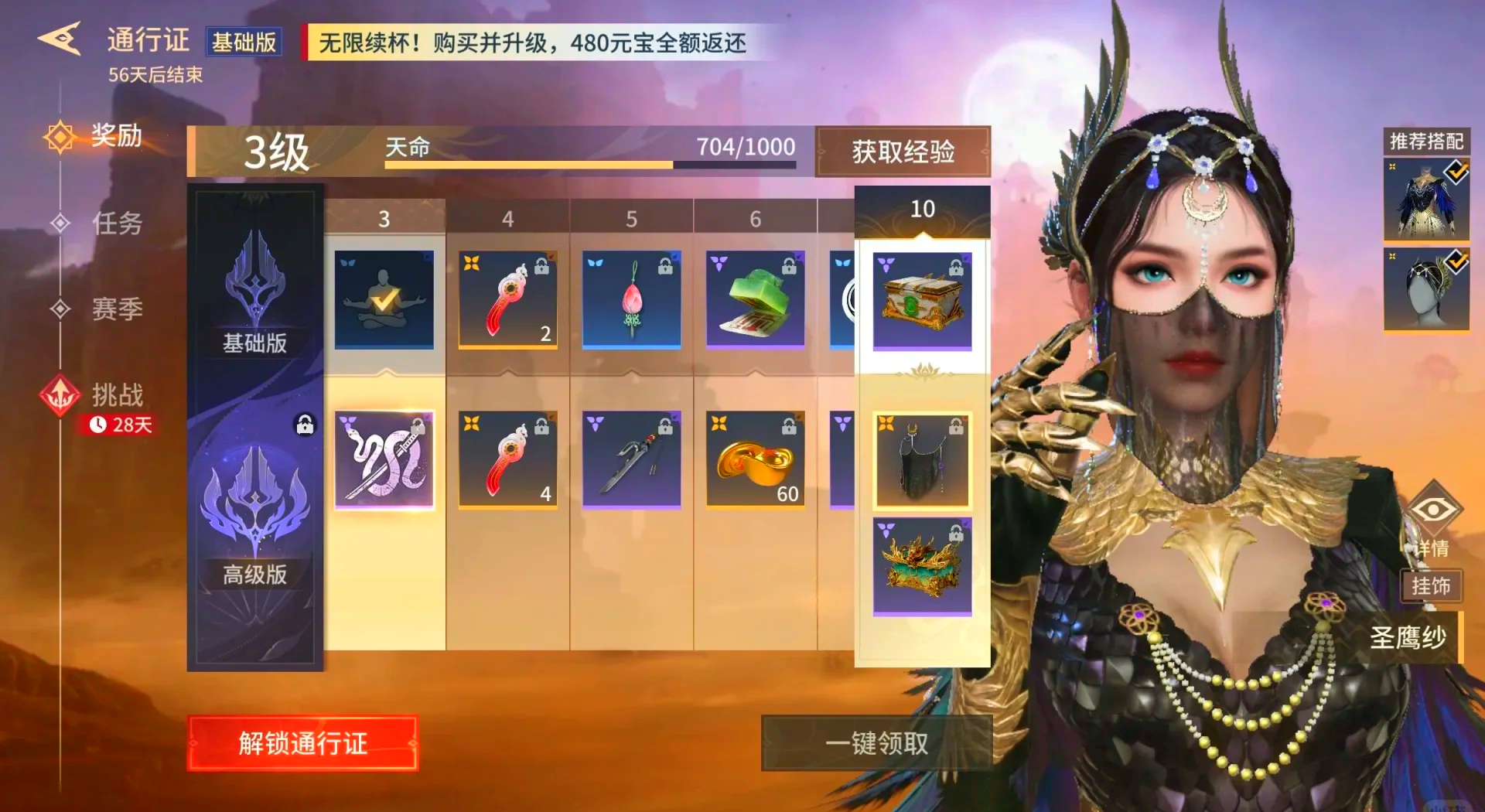
Task: Expand the level 10 reward column
Action: click(920, 209)
